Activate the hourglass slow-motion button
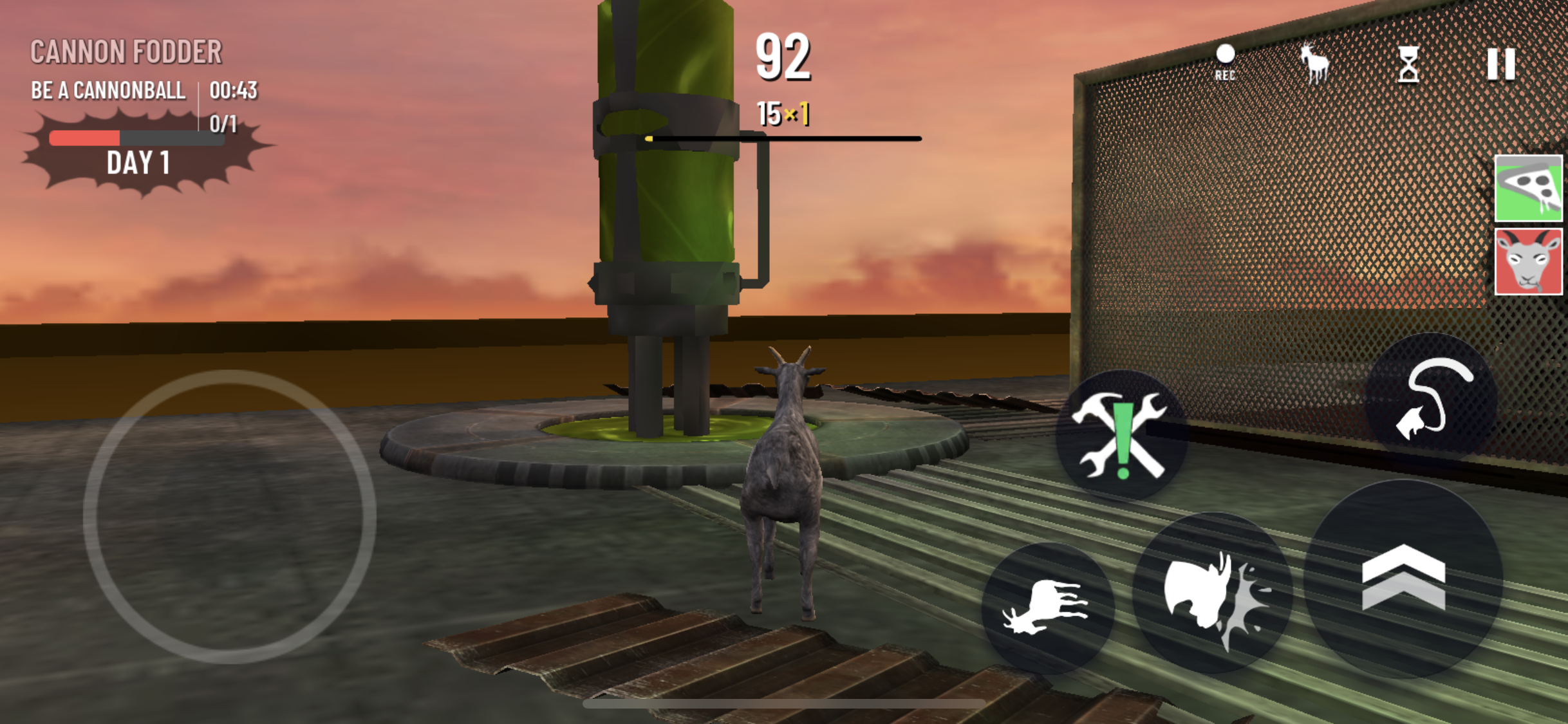The width and height of the screenshot is (1568, 724). (1408, 64)
